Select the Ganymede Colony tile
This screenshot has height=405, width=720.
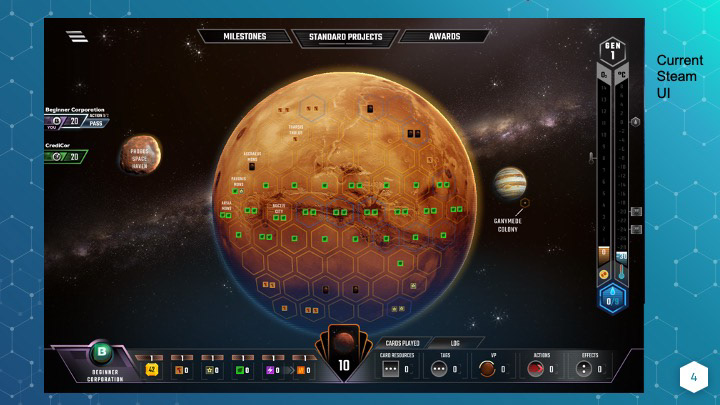(x=508, y=182)
